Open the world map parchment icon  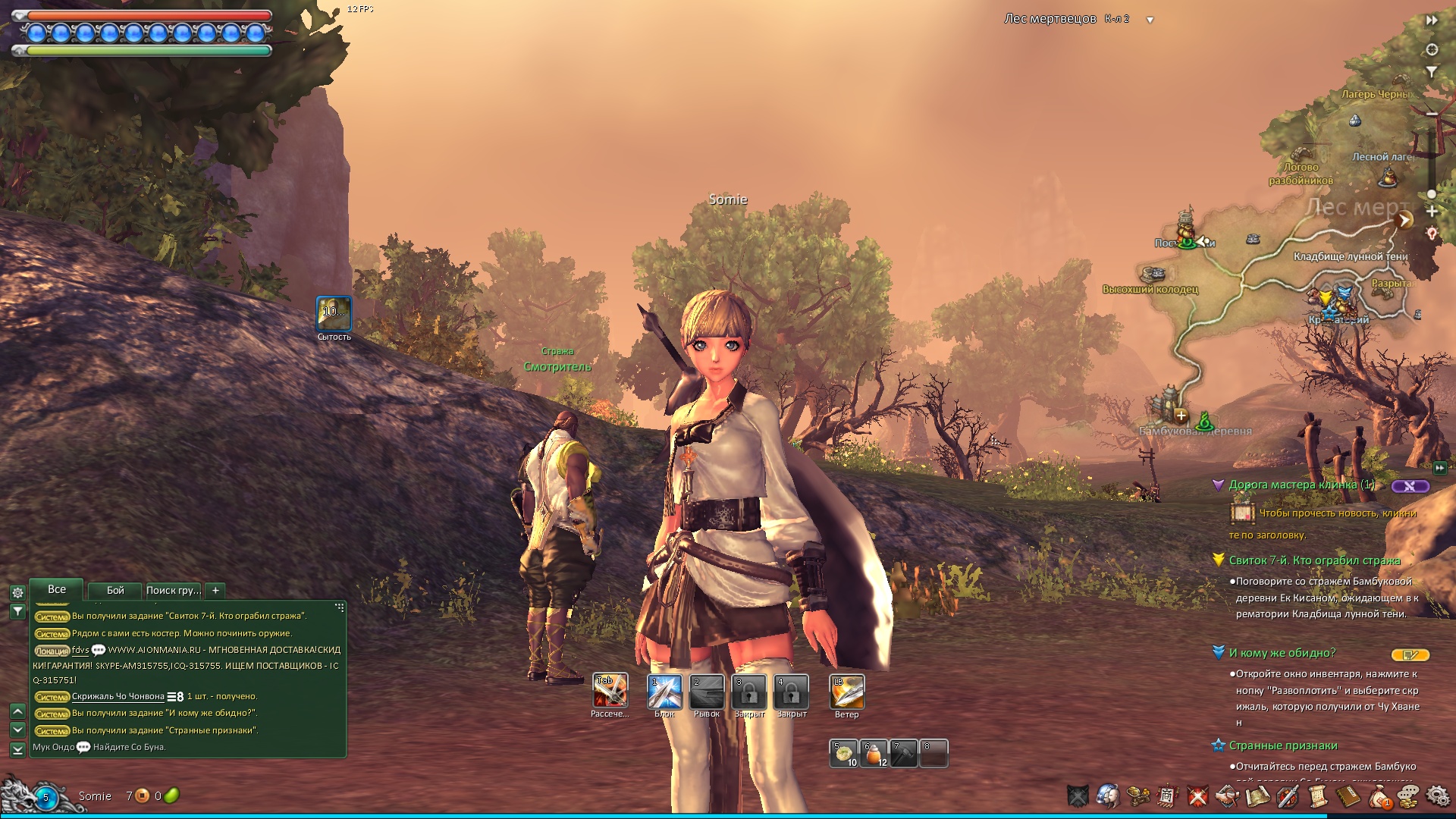[1257, 796]
